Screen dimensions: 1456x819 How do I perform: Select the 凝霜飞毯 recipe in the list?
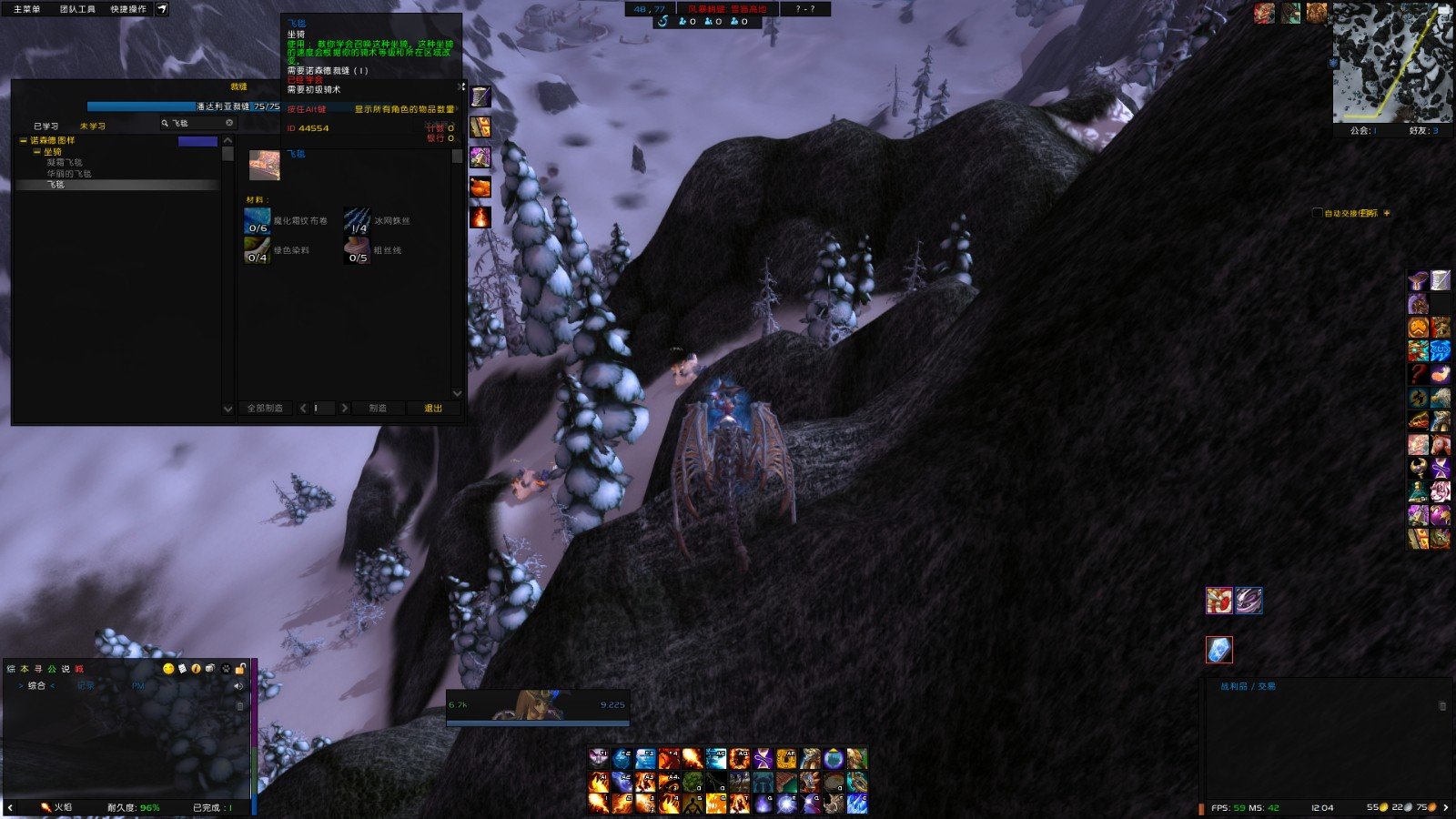65,163
